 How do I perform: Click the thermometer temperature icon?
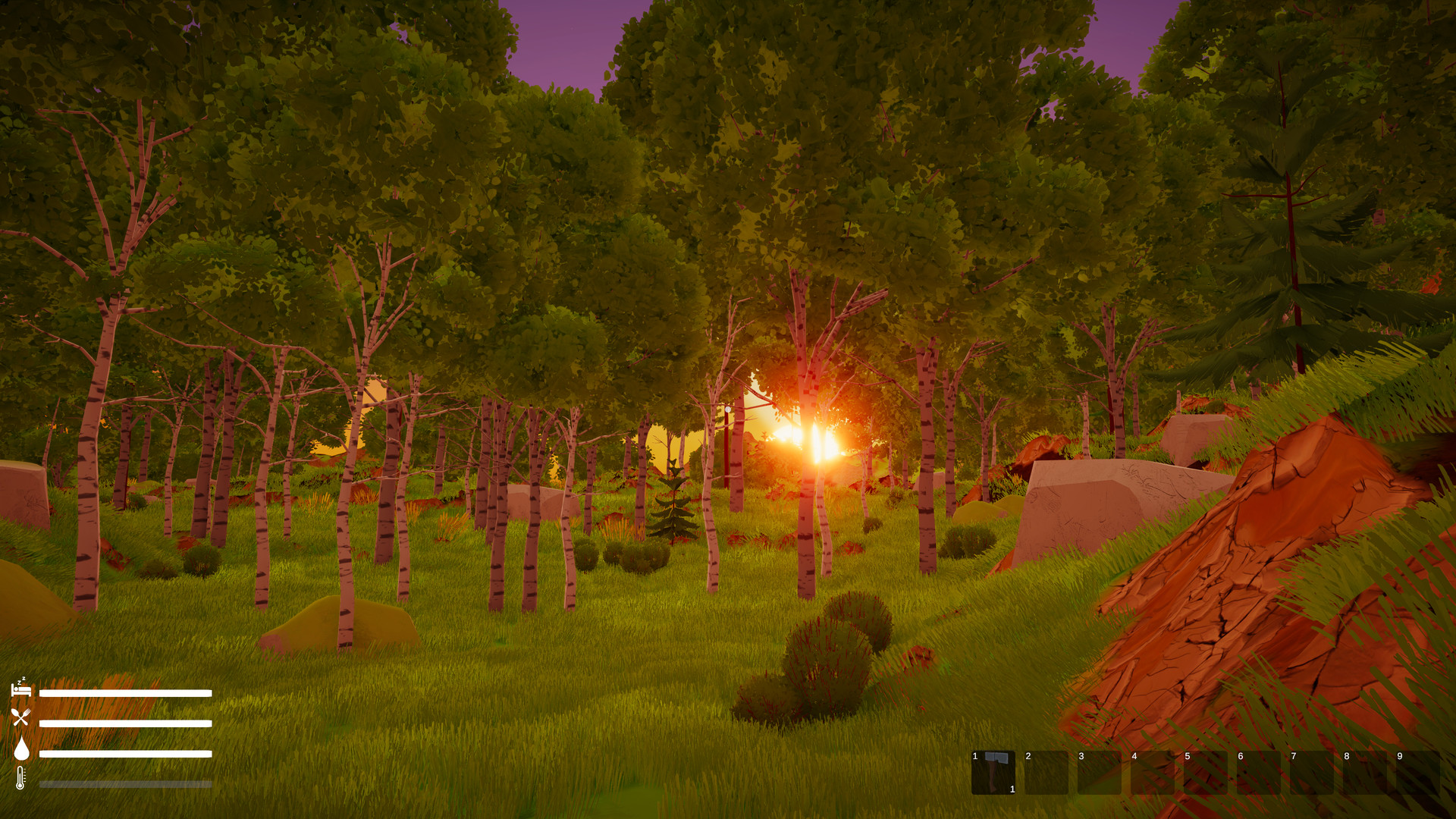click(x=20, y=777)
